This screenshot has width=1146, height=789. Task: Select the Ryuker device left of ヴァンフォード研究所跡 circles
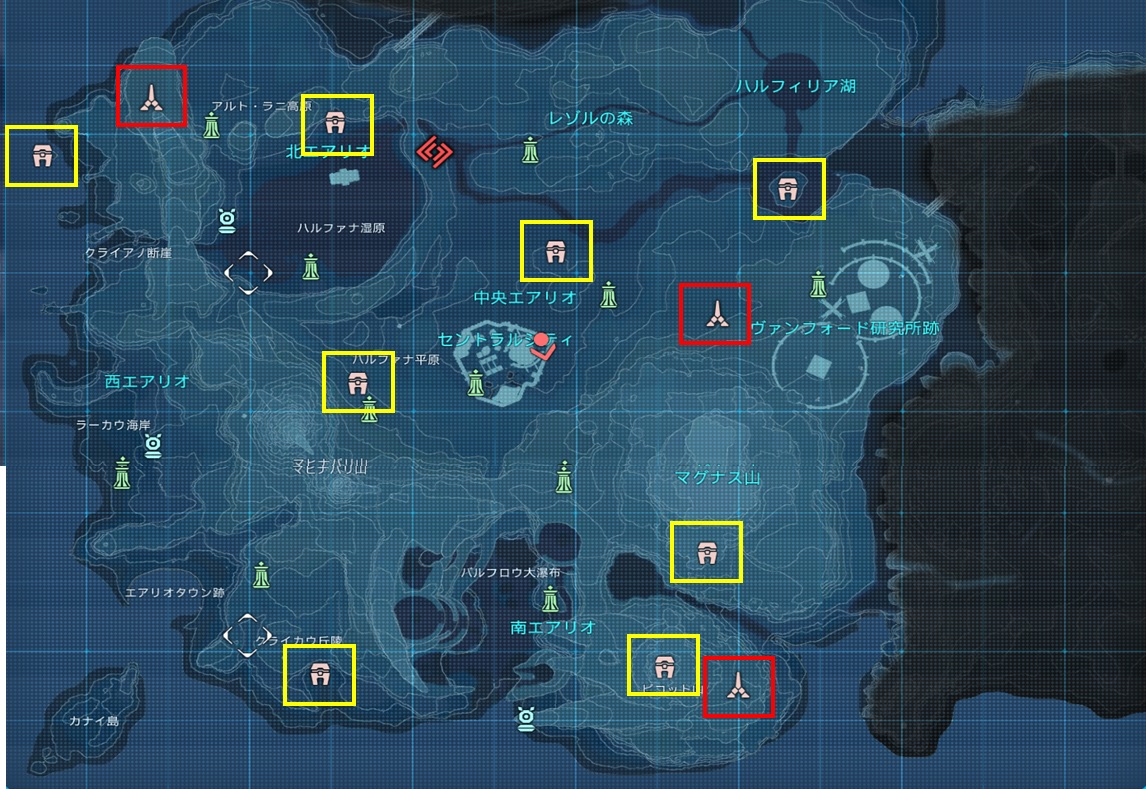(x=819, y=284)
